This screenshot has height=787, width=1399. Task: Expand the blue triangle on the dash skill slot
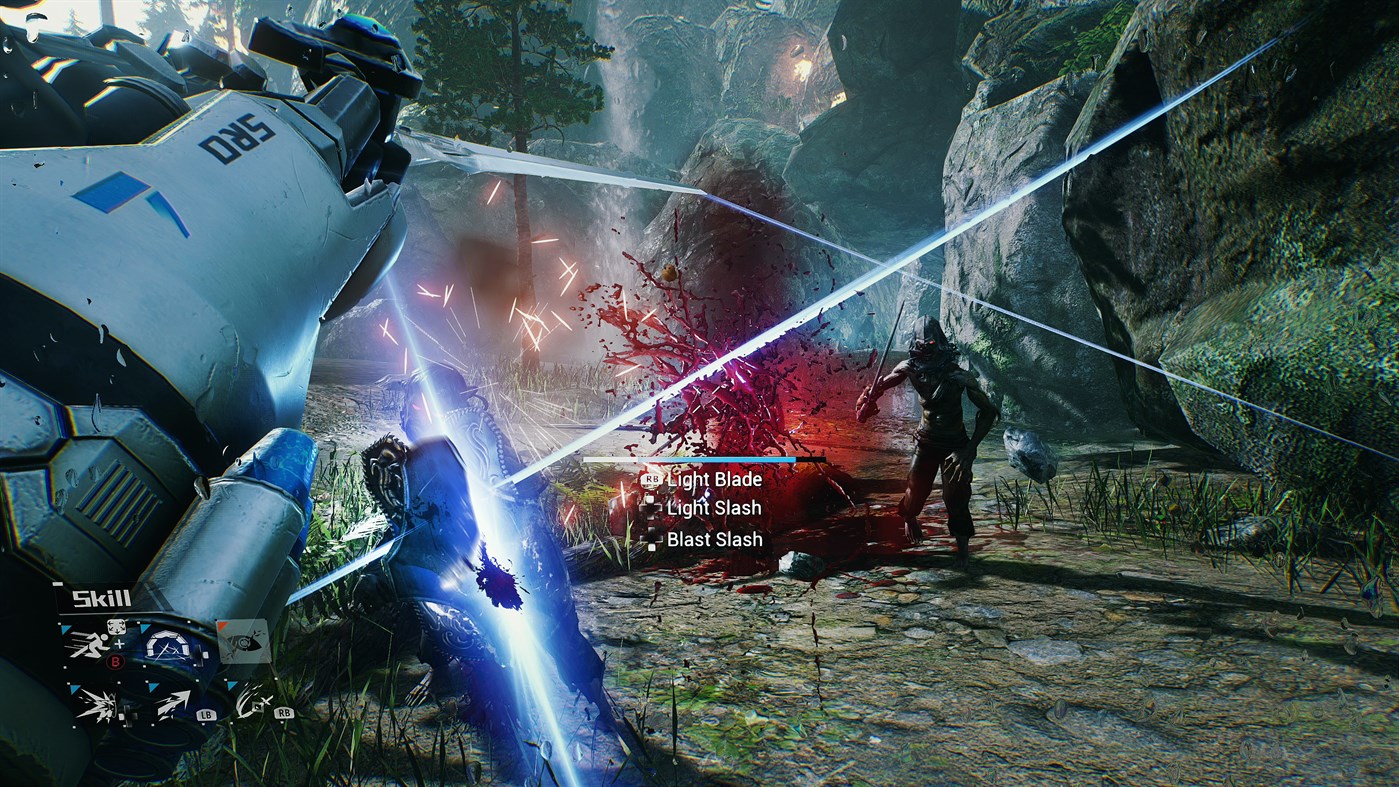click(x=154, y=686)
